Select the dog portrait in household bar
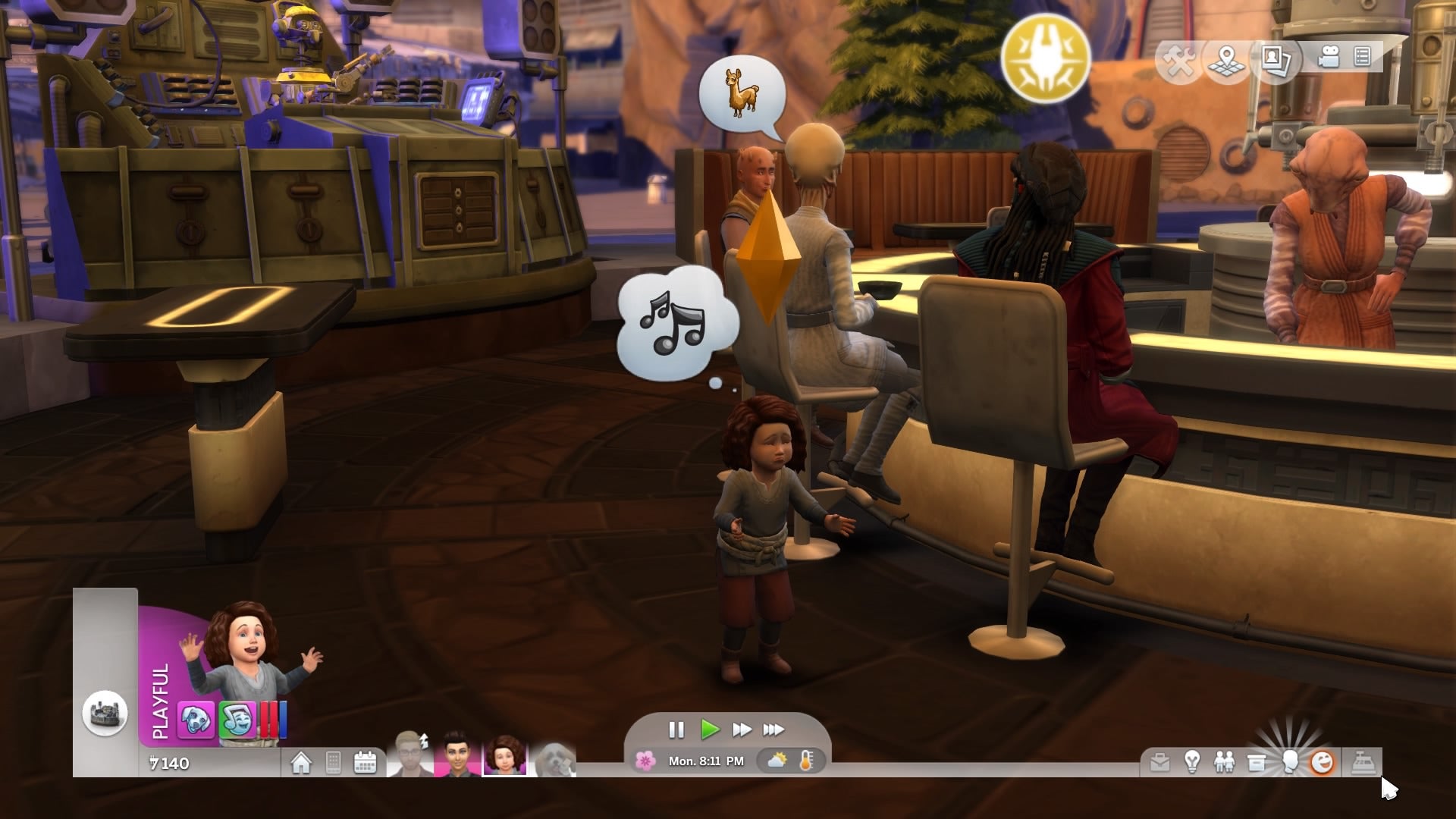This screenshot has height=819, width=1456. click(x=556, y=758)
